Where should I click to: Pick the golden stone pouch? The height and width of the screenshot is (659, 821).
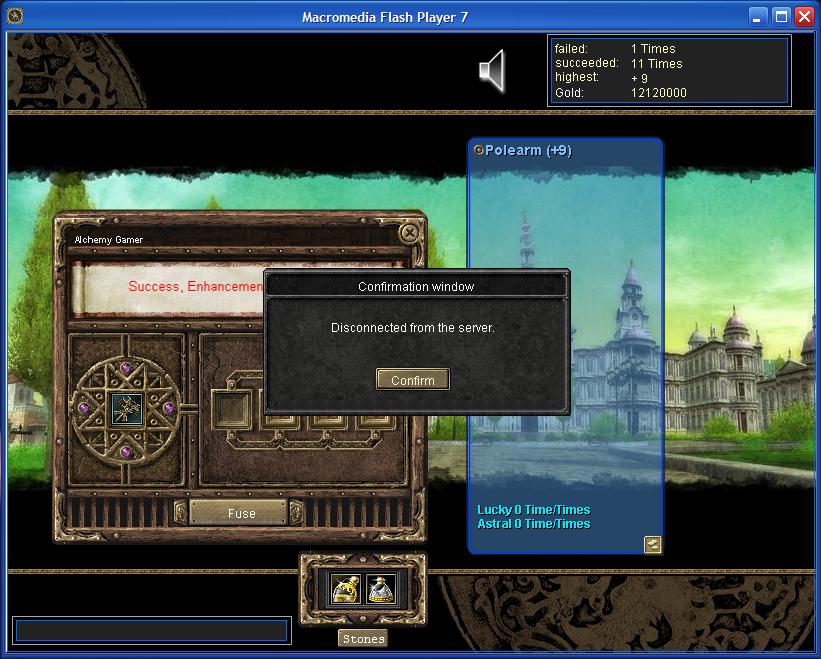pos(346,589)
